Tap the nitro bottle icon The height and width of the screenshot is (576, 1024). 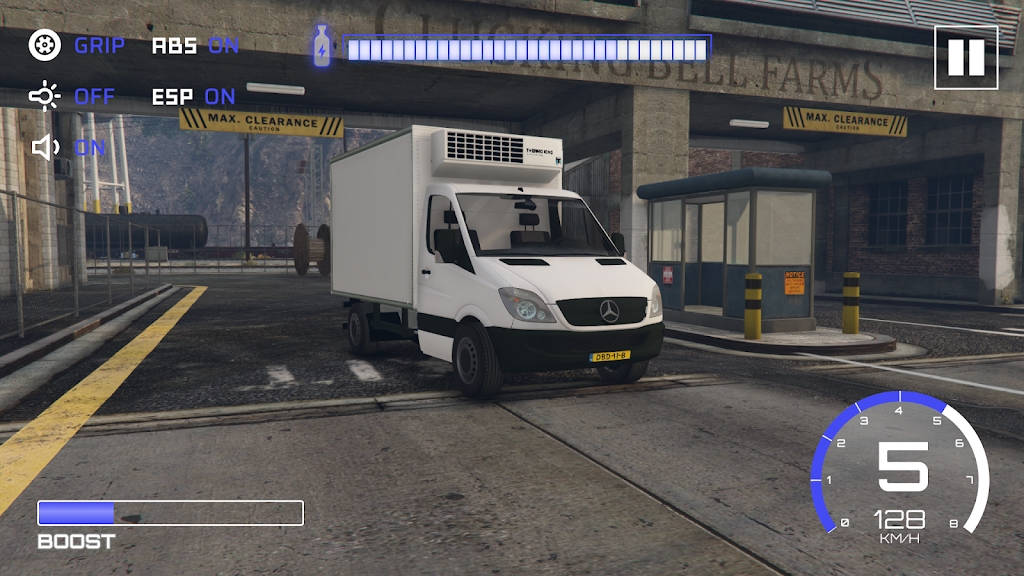click(x=321, y=47)
